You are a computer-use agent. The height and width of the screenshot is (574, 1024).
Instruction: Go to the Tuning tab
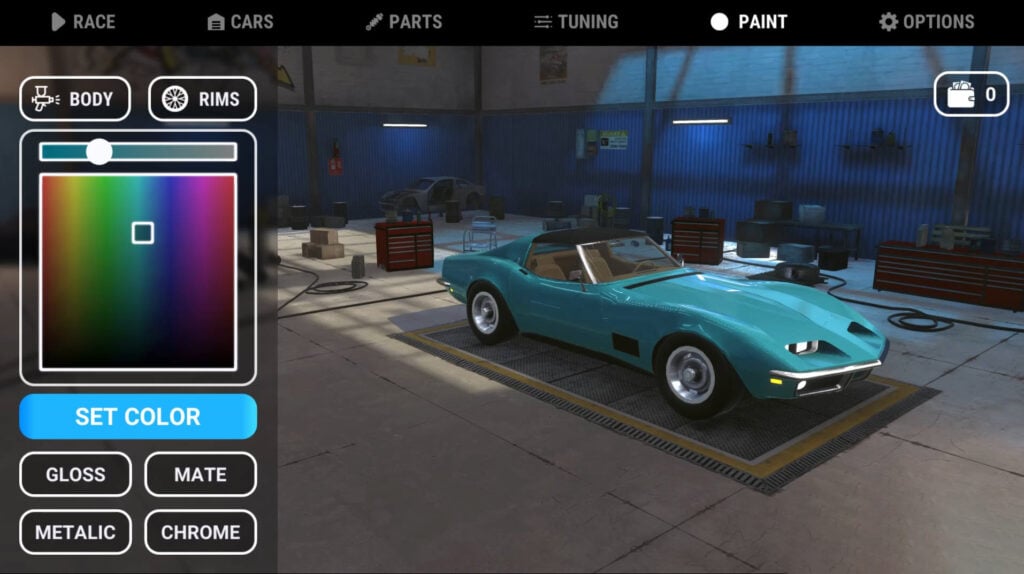pos(576,22)
